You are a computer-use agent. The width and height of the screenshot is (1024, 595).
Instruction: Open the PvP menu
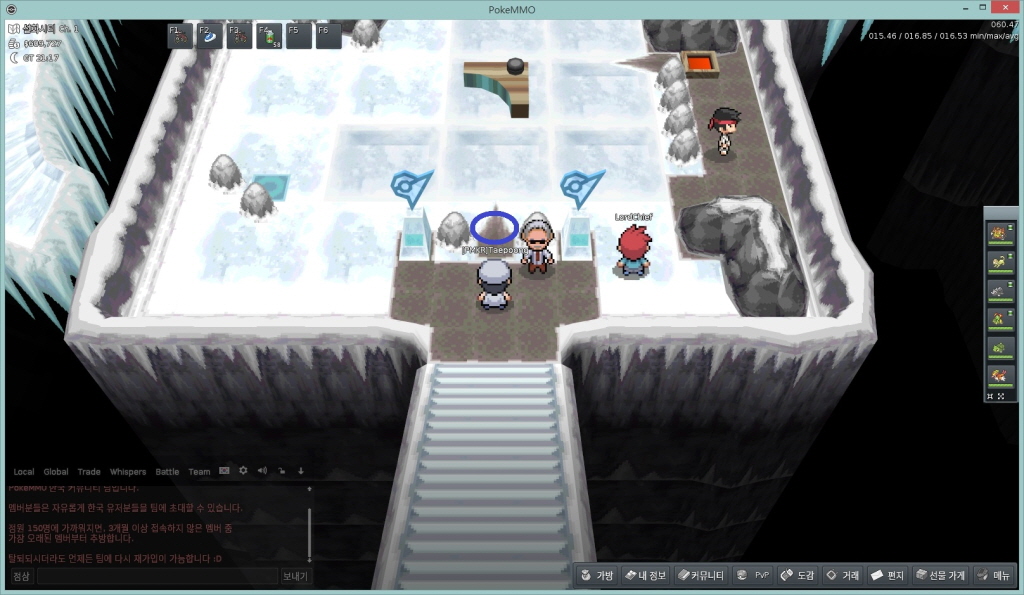coord(753,575)
